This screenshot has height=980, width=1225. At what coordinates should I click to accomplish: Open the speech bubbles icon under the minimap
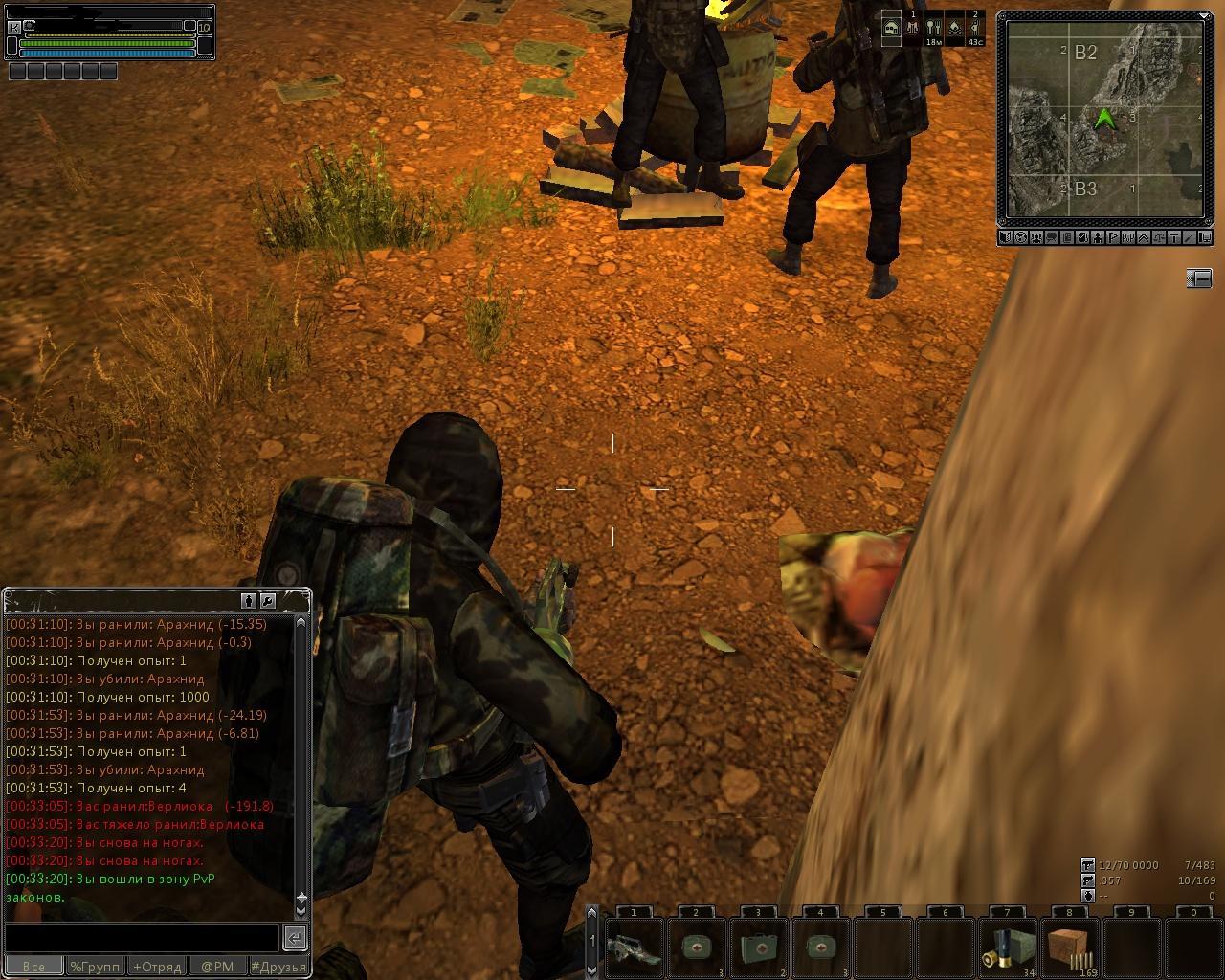tap(1052, 237)
